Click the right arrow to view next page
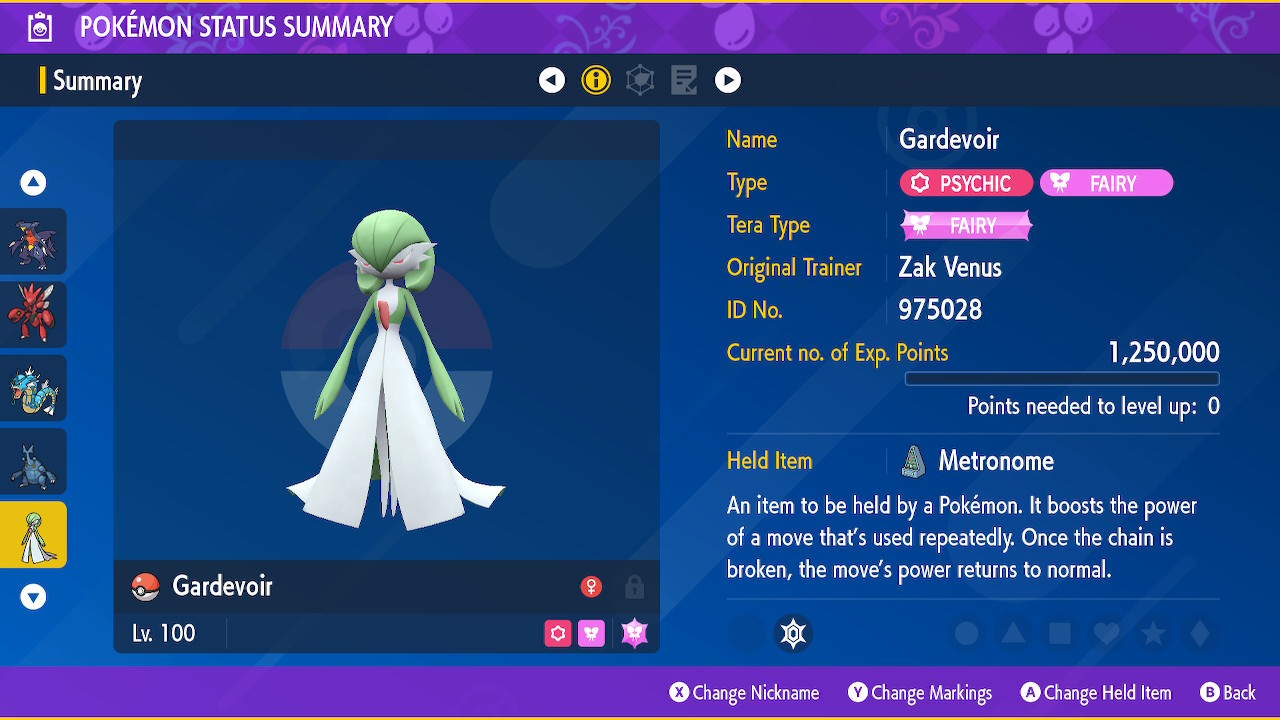1280x720 pixels. click(x=728, y=80)
